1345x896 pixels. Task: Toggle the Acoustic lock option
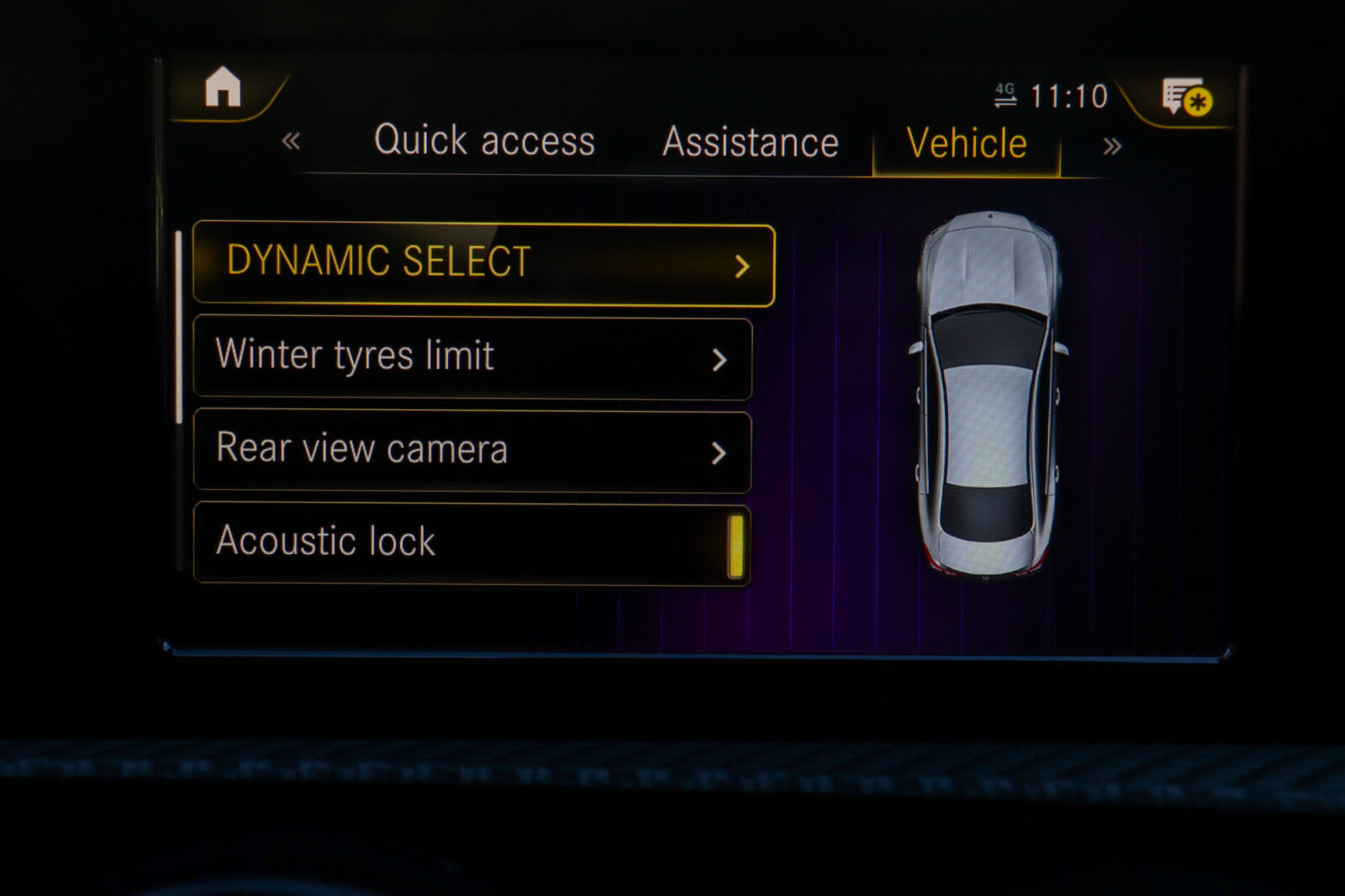pyautogui.click(x=735, y=545)
